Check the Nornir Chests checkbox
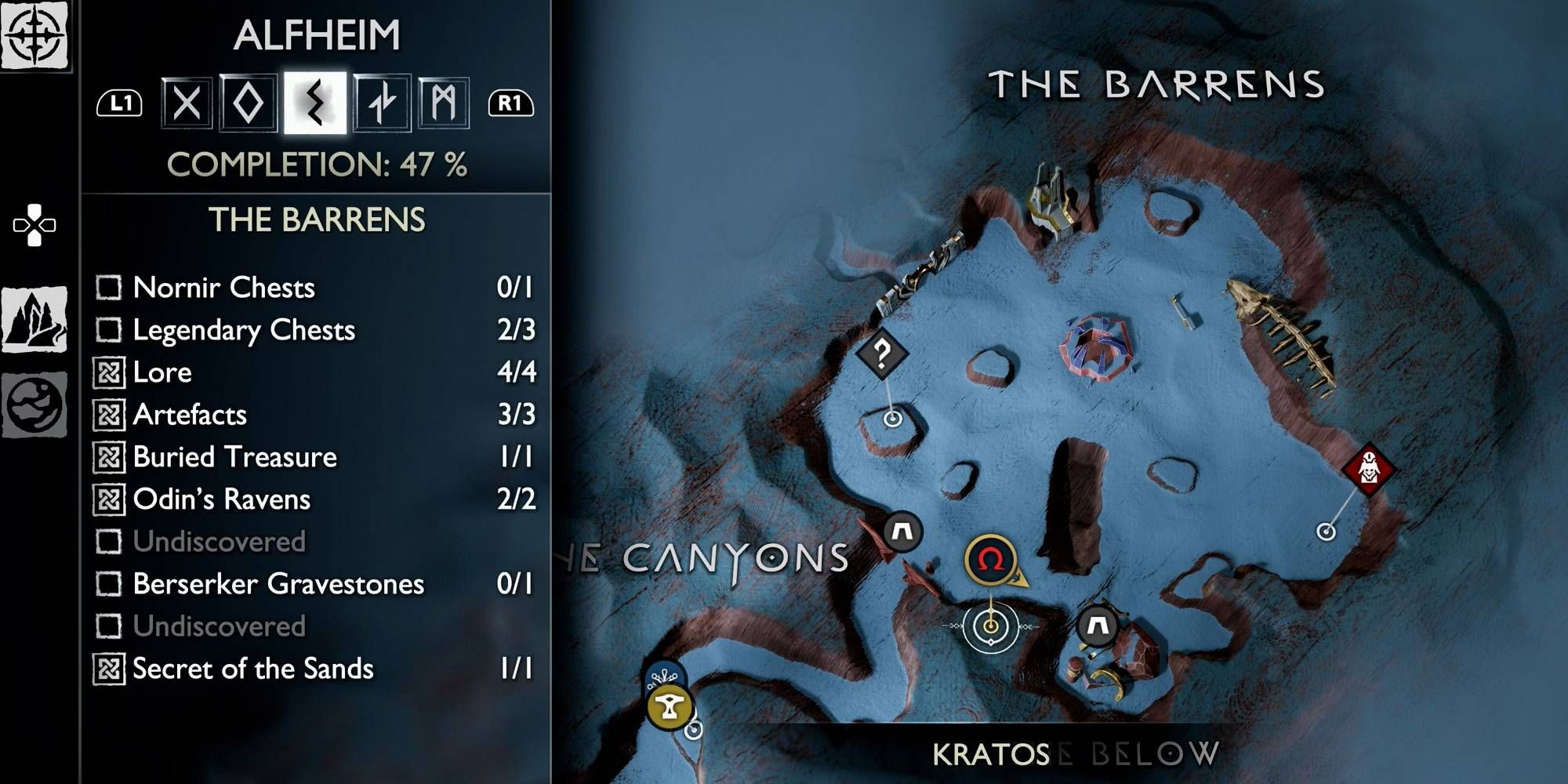The height and width of the screenshot is (784, 1568). click(x=107, y=288)
